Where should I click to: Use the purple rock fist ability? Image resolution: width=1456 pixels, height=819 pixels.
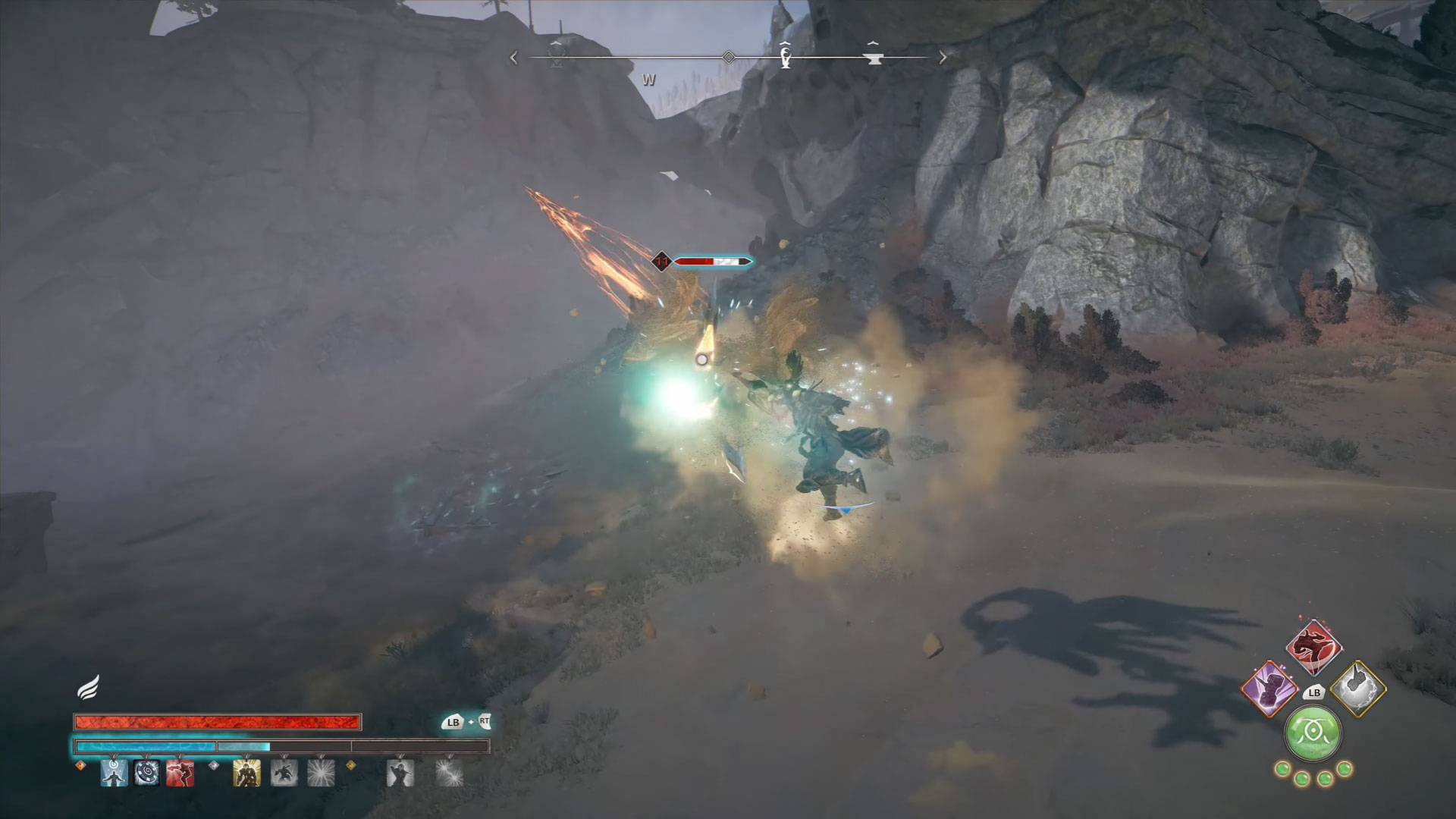(x=1269, y=689)
